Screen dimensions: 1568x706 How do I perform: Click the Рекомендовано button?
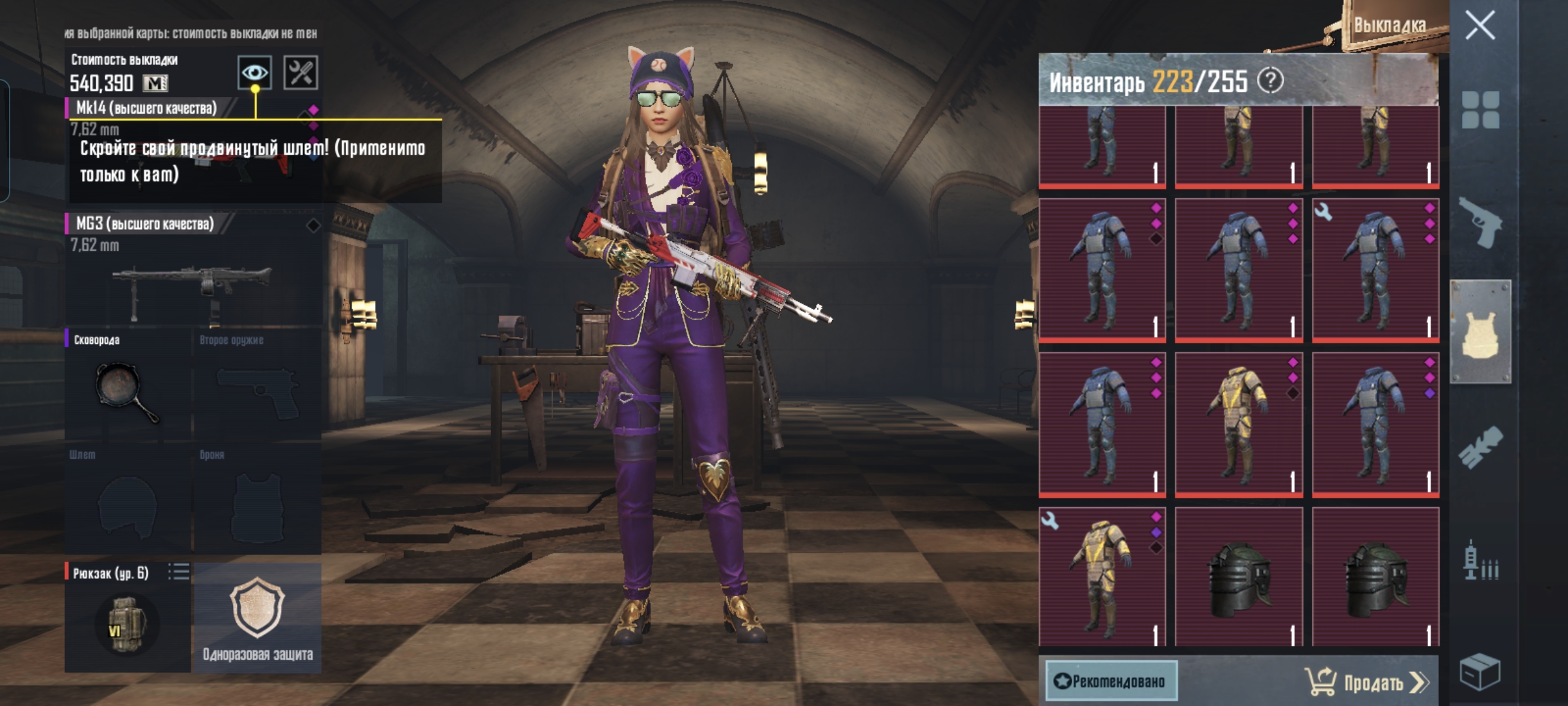click(x=1111, y=681)
